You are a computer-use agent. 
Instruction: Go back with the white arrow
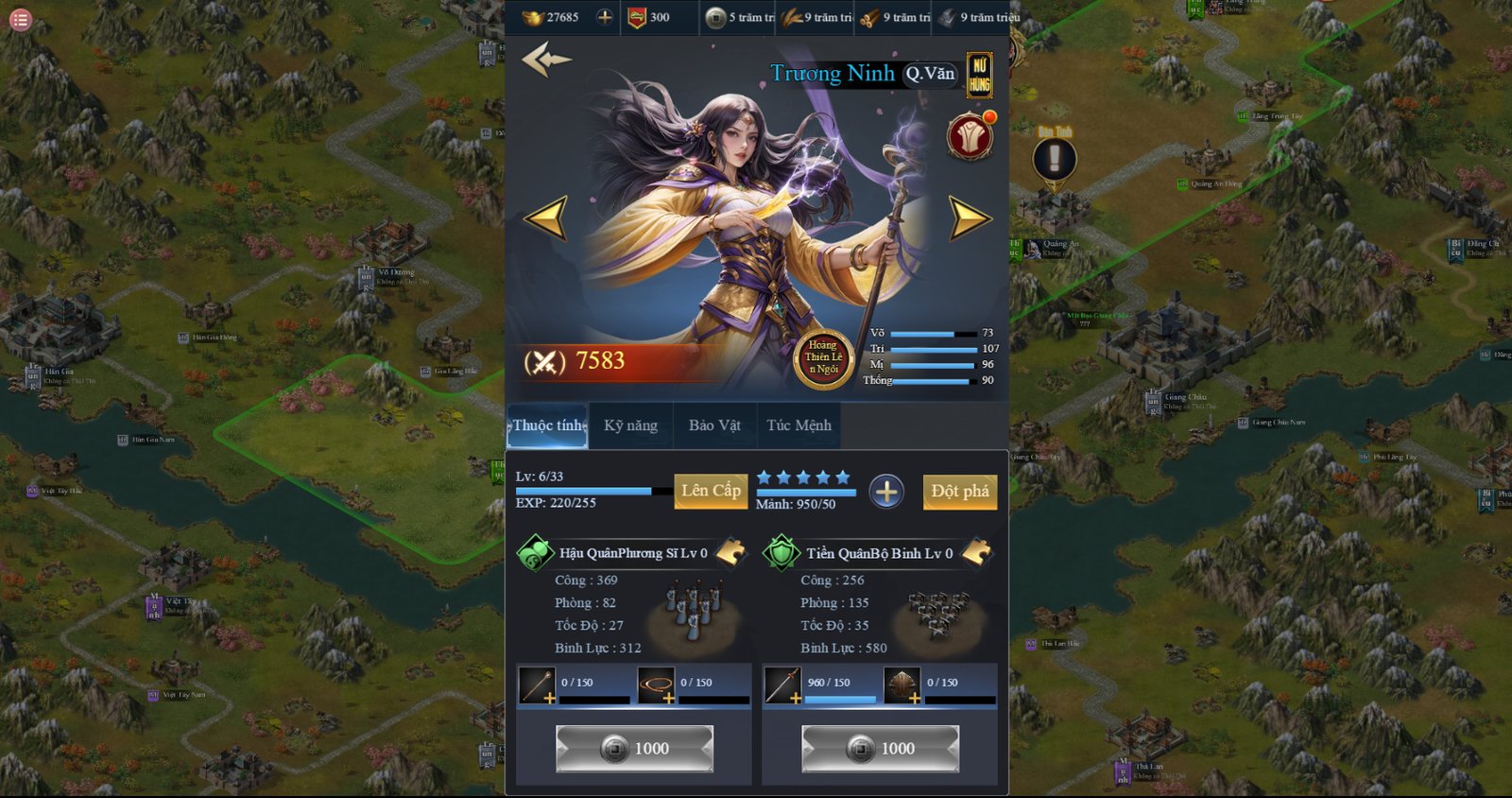(x=546, y=60)
